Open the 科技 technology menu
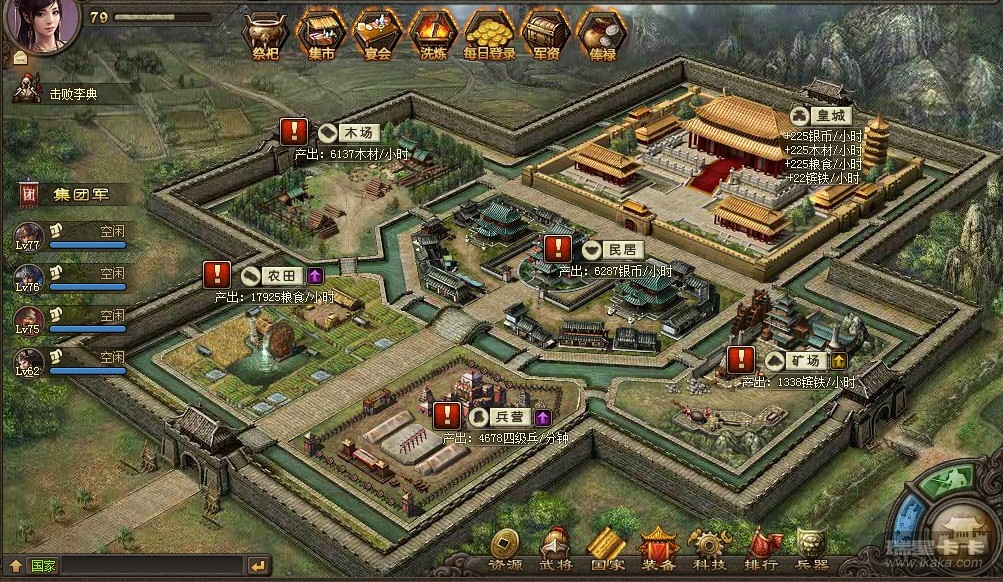1003x582 pixels. click(710, 548)
